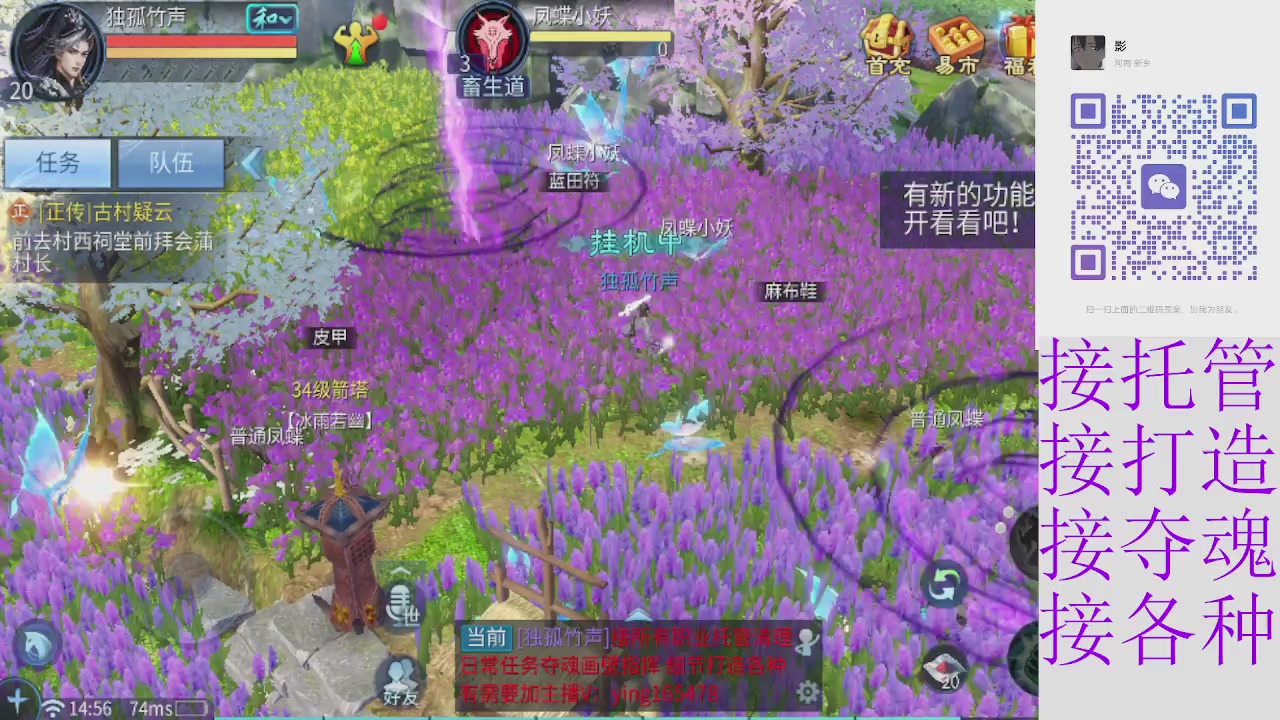This screenshot has width=1280, height=720.
Task: Open the chat settings gear icon
Action: tap(808, 692)
